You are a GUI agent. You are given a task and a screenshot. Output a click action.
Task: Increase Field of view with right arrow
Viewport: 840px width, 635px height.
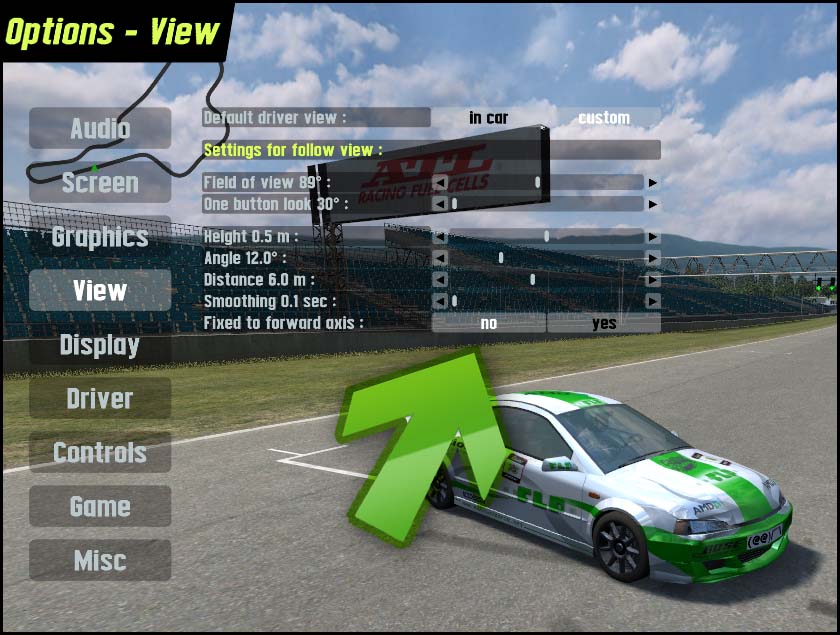653,183
